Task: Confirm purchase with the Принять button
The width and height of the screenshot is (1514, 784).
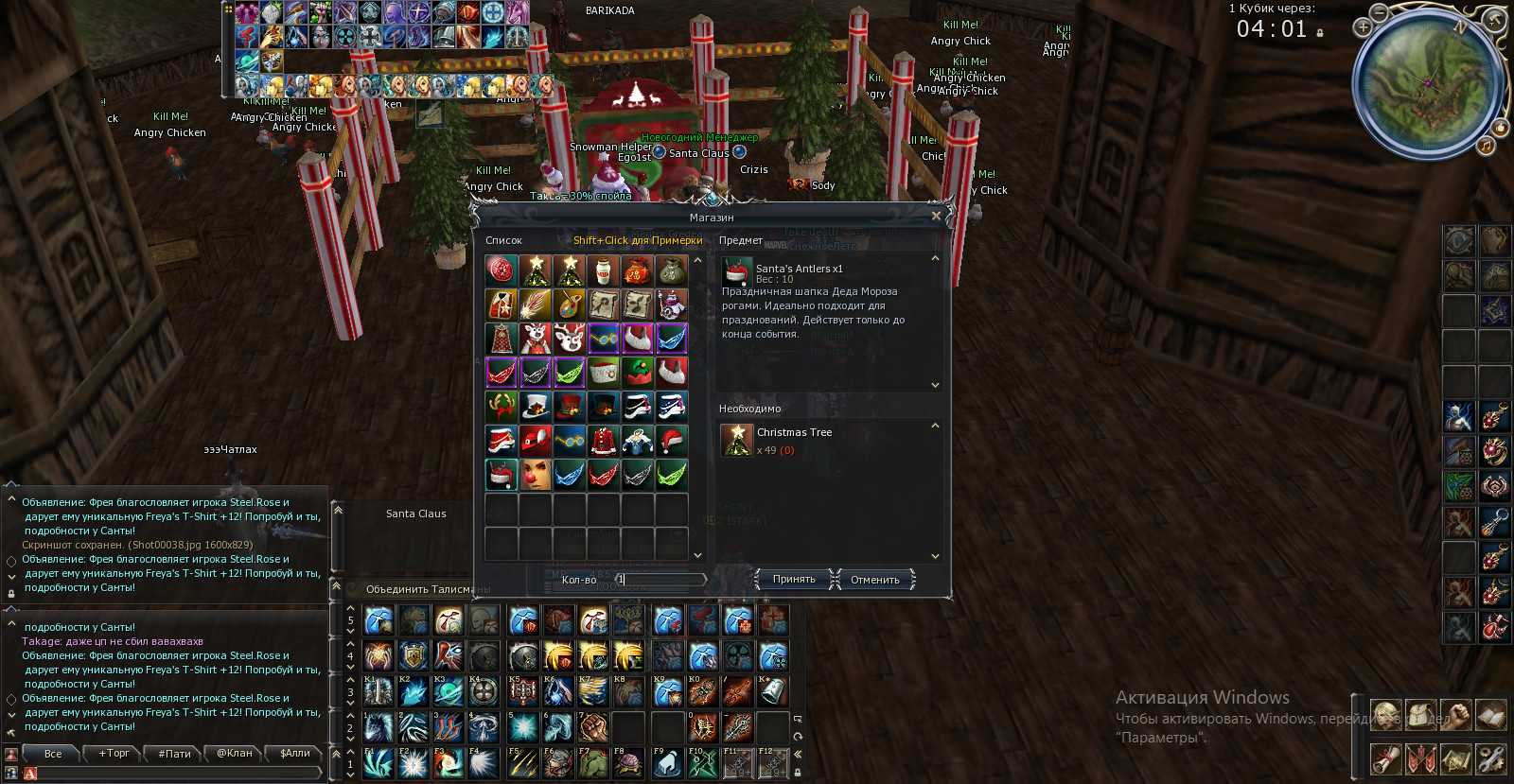Action: (x=794, y=580)
